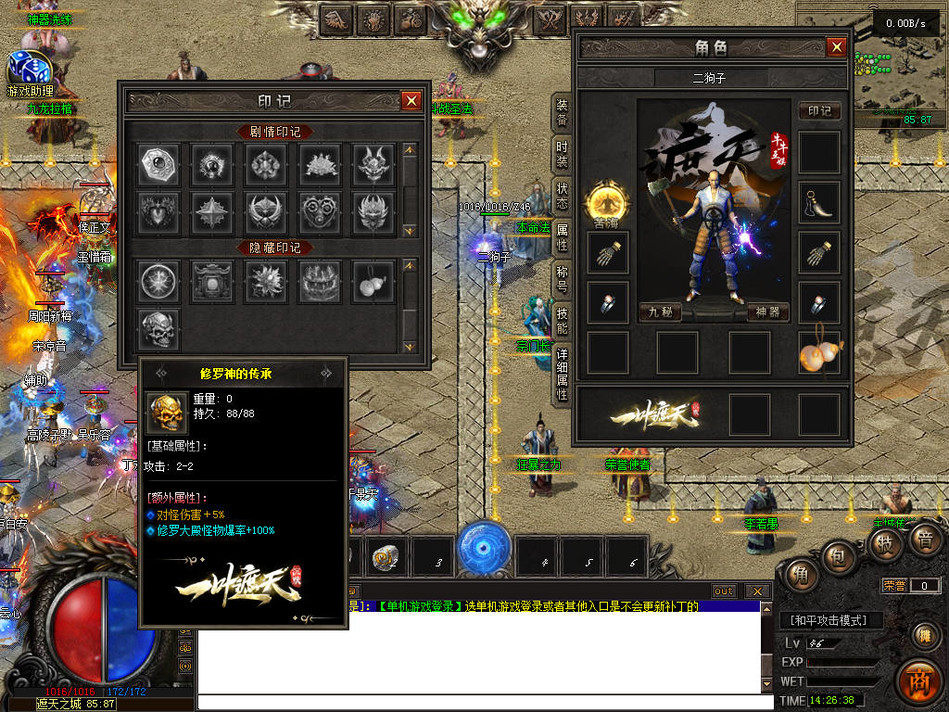Close the 印记 (Imprint) window
Screen dimensions: 949x712
tap(411, 101)
